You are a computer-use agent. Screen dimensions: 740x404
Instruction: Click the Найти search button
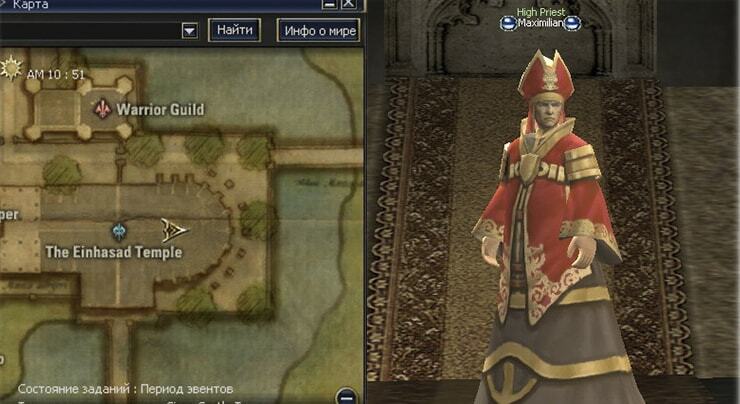click(x=234, y=30)
